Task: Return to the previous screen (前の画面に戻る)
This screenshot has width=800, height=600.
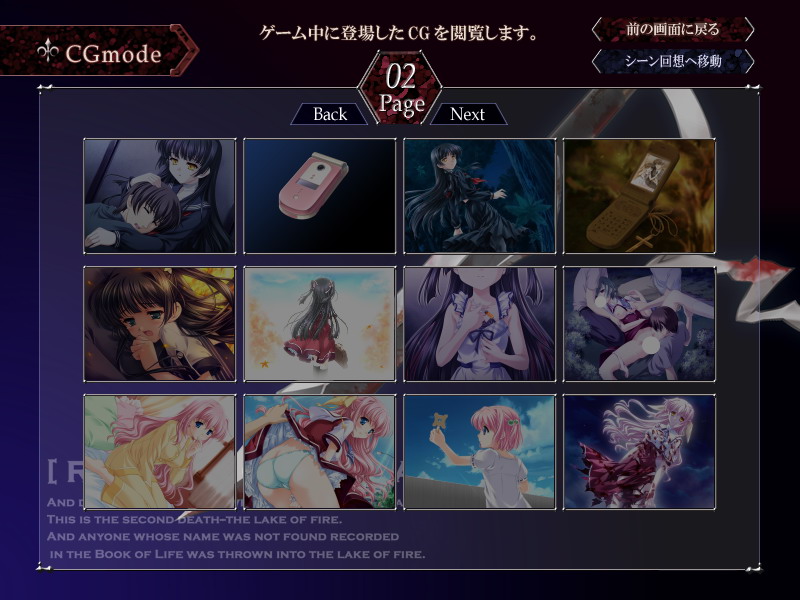Action: (x=672, y=29)
